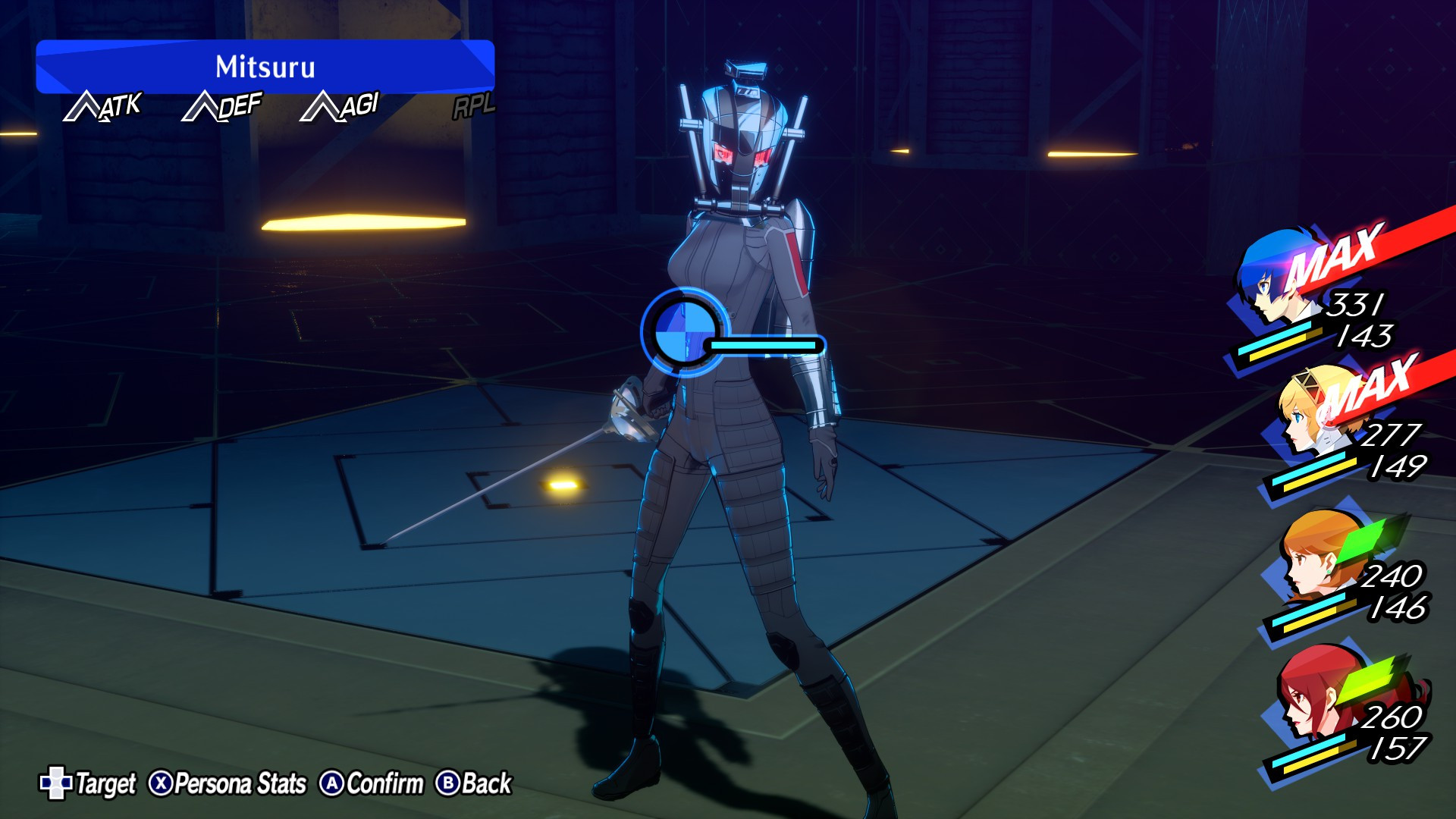This screenshot has height=819, width=1456.
Task: Click the ATK buff icon under Mitsuru
Action: click(102, 106)
